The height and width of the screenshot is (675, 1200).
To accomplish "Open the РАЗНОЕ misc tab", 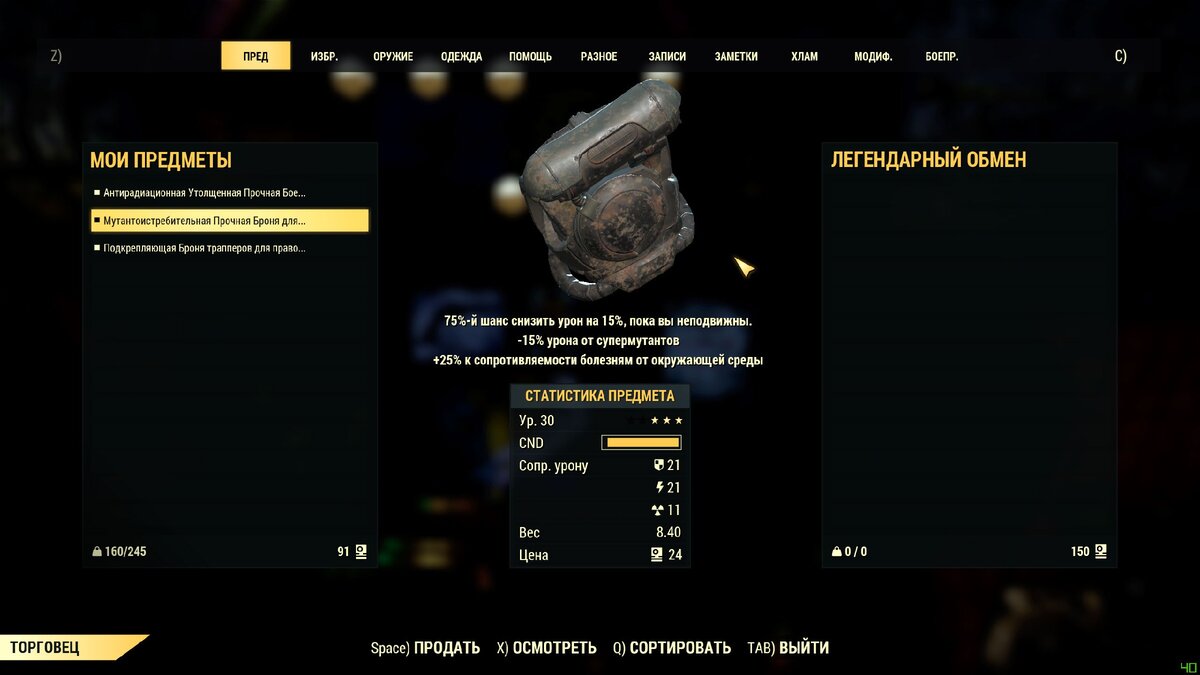I will click(599, 57).
